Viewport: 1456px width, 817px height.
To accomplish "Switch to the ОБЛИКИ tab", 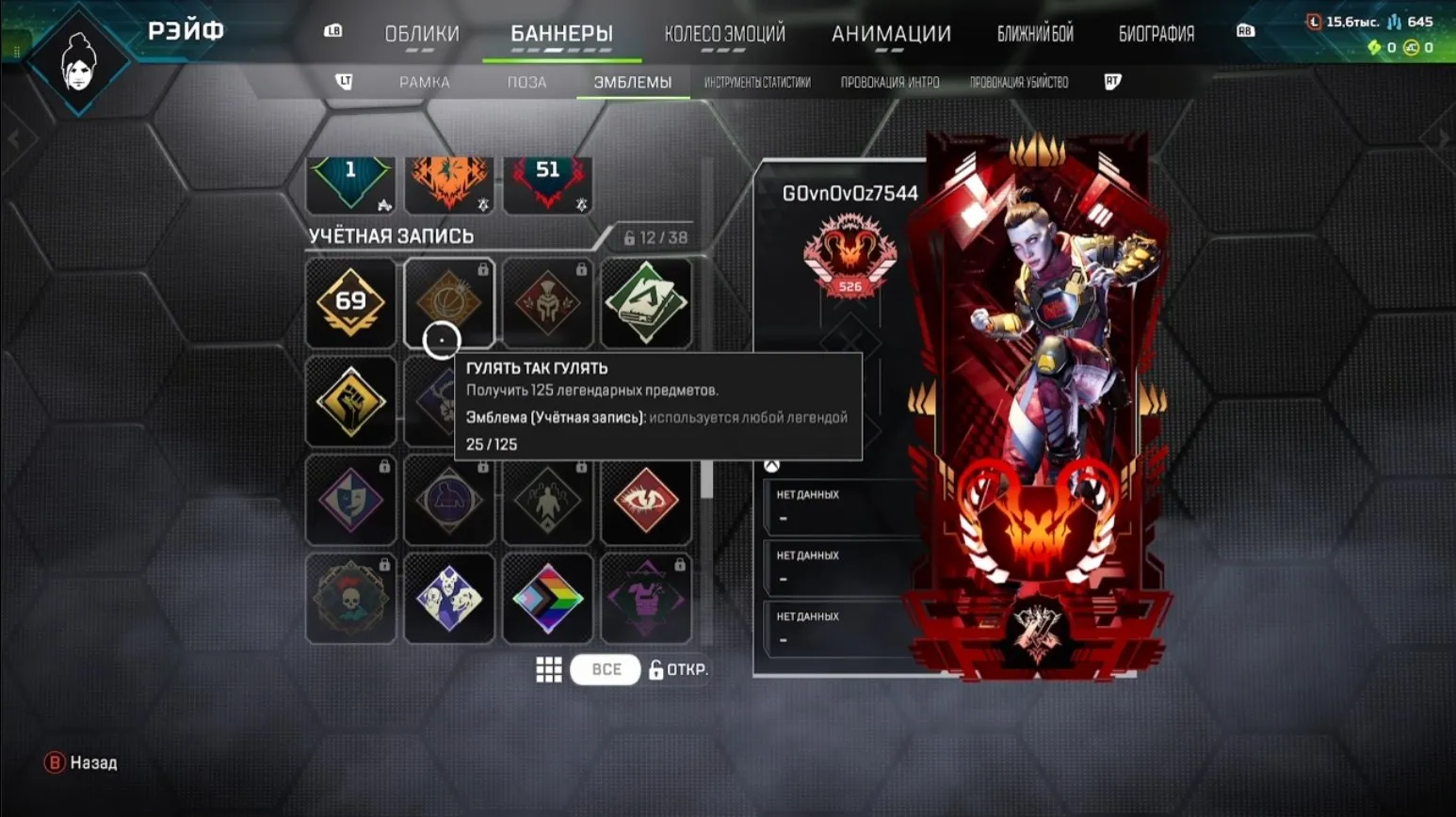I will point(420,31).
